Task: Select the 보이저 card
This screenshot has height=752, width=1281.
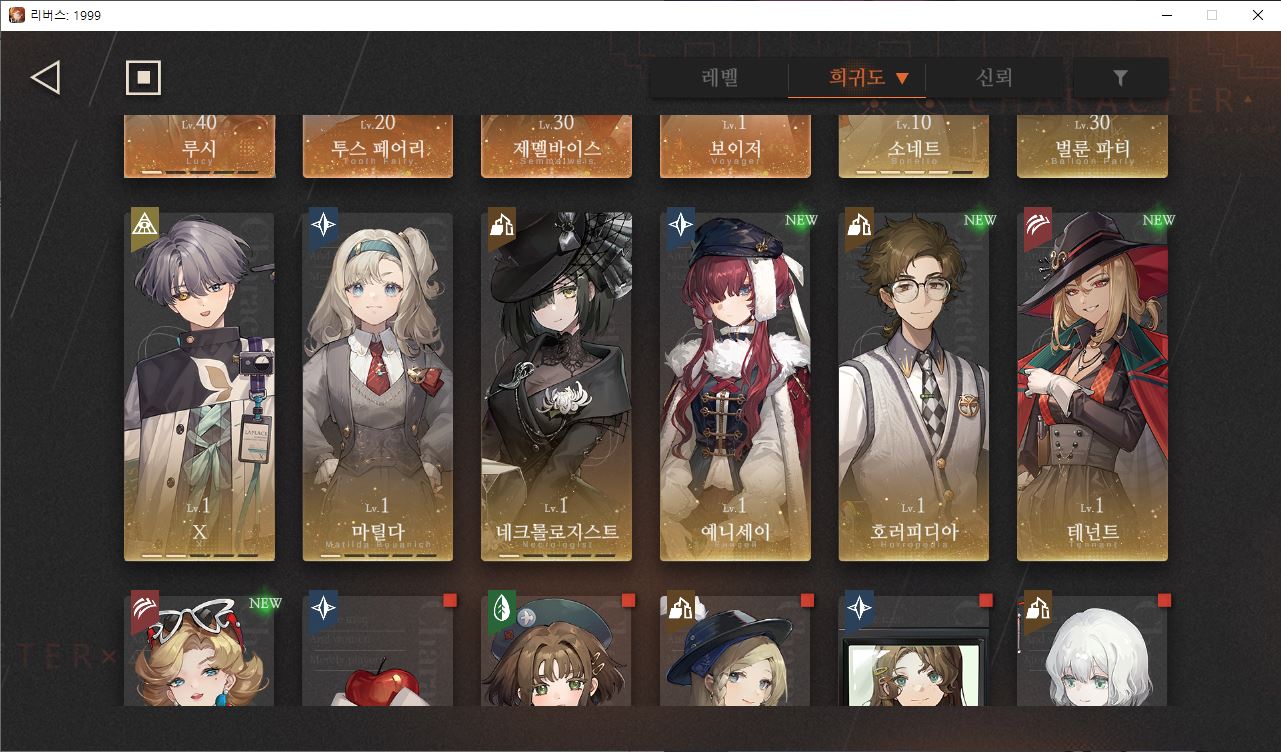Action: click(735, 146)
